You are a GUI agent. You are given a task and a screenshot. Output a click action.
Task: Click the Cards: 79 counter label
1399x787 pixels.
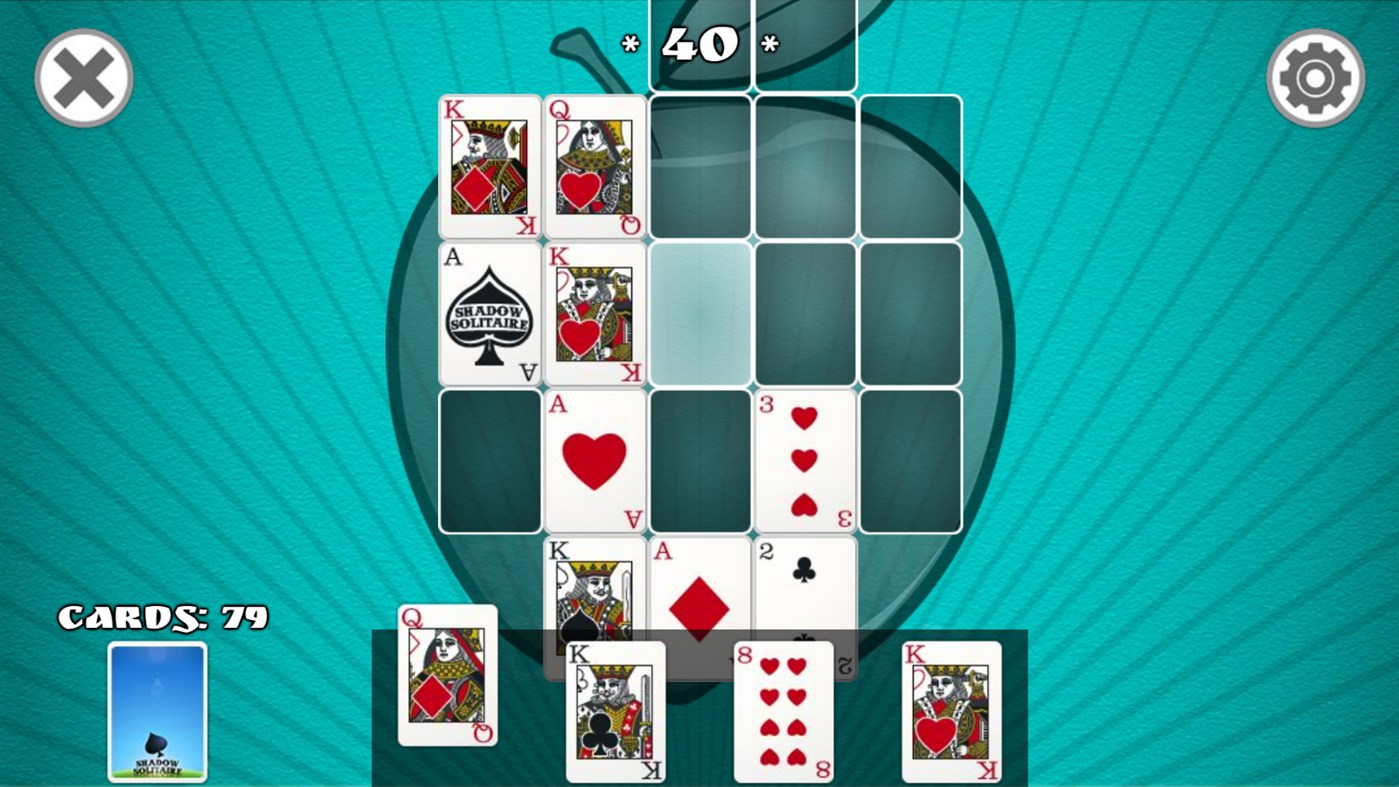pyautogui.click(x=163, y=617)
